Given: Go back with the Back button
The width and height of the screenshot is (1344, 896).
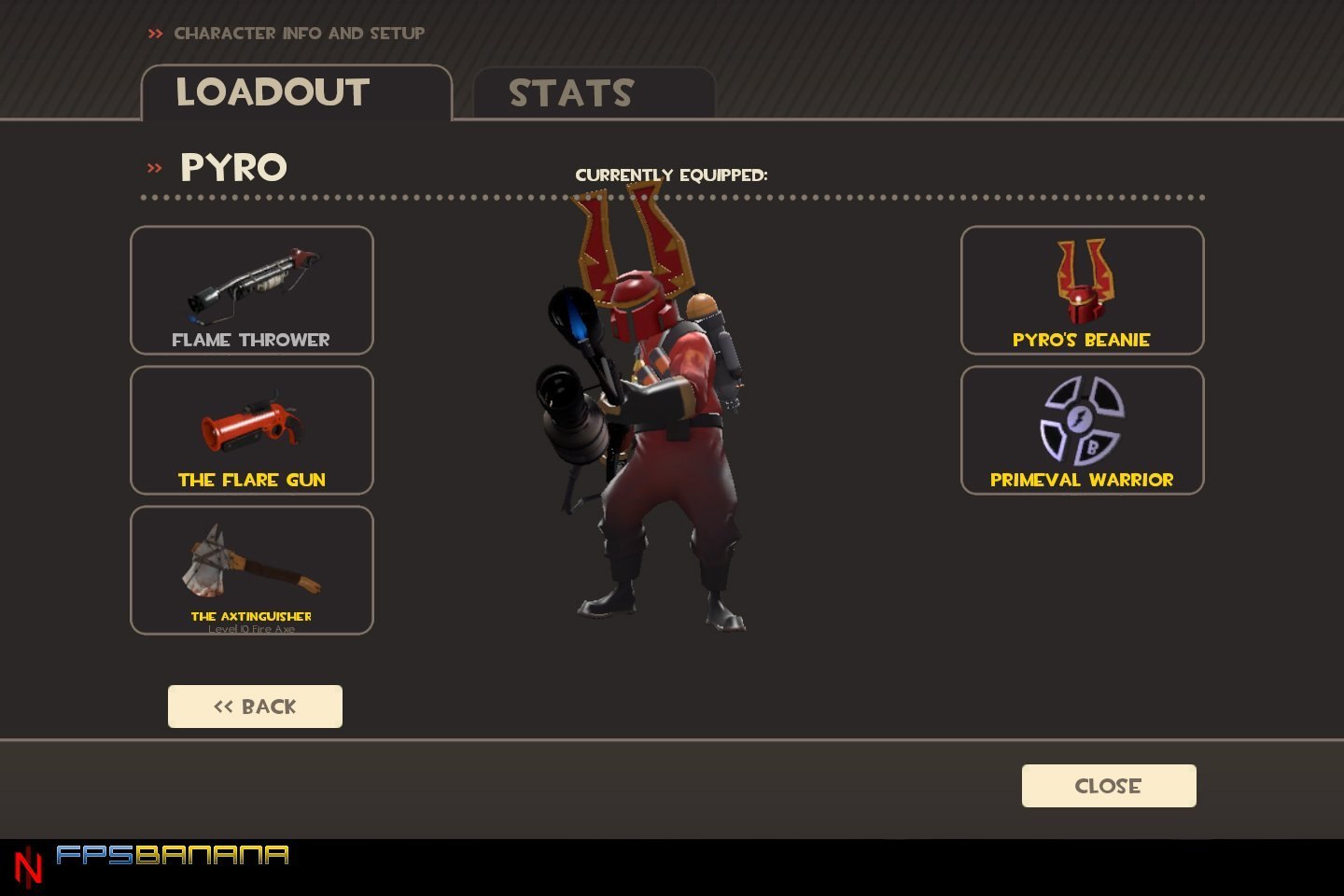Looking at the screenshot, I should point(255,707).
